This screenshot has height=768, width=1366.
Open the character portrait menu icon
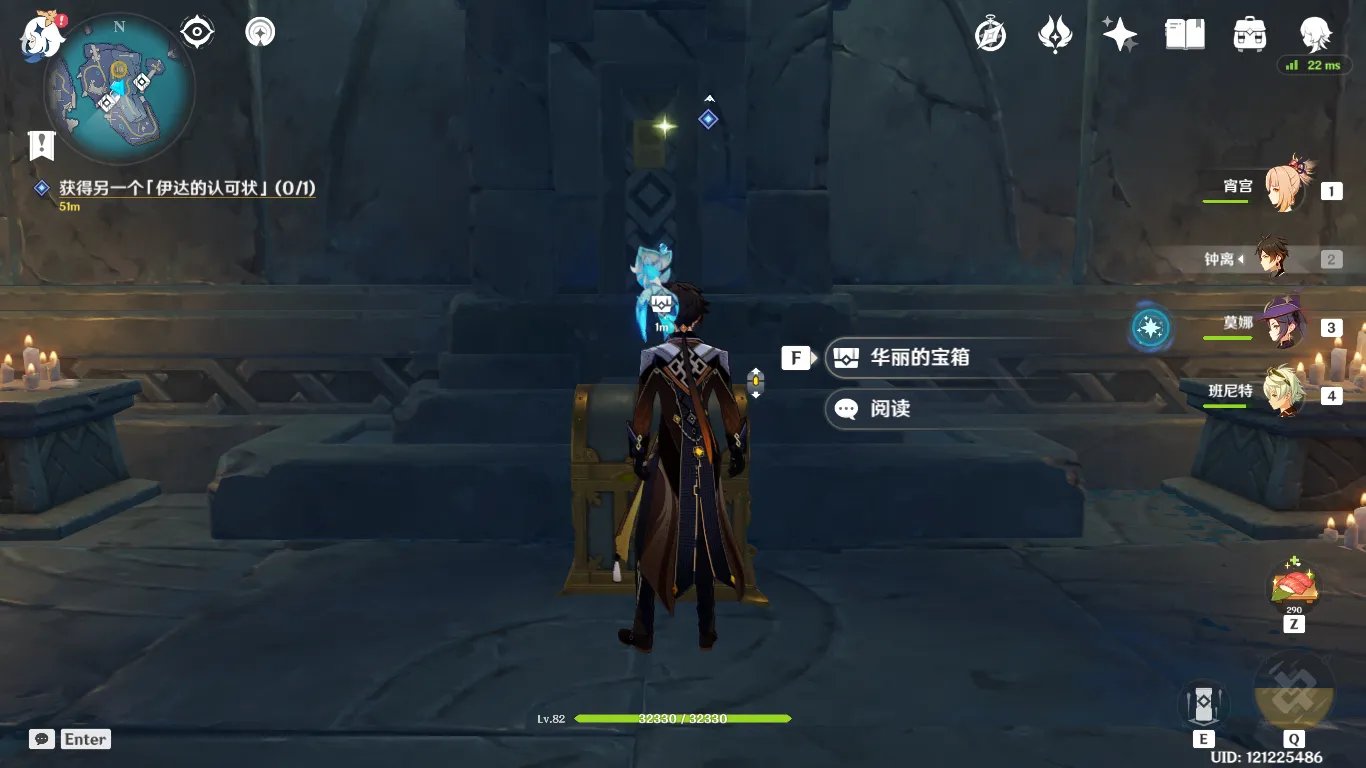(x=1314, y=35)
